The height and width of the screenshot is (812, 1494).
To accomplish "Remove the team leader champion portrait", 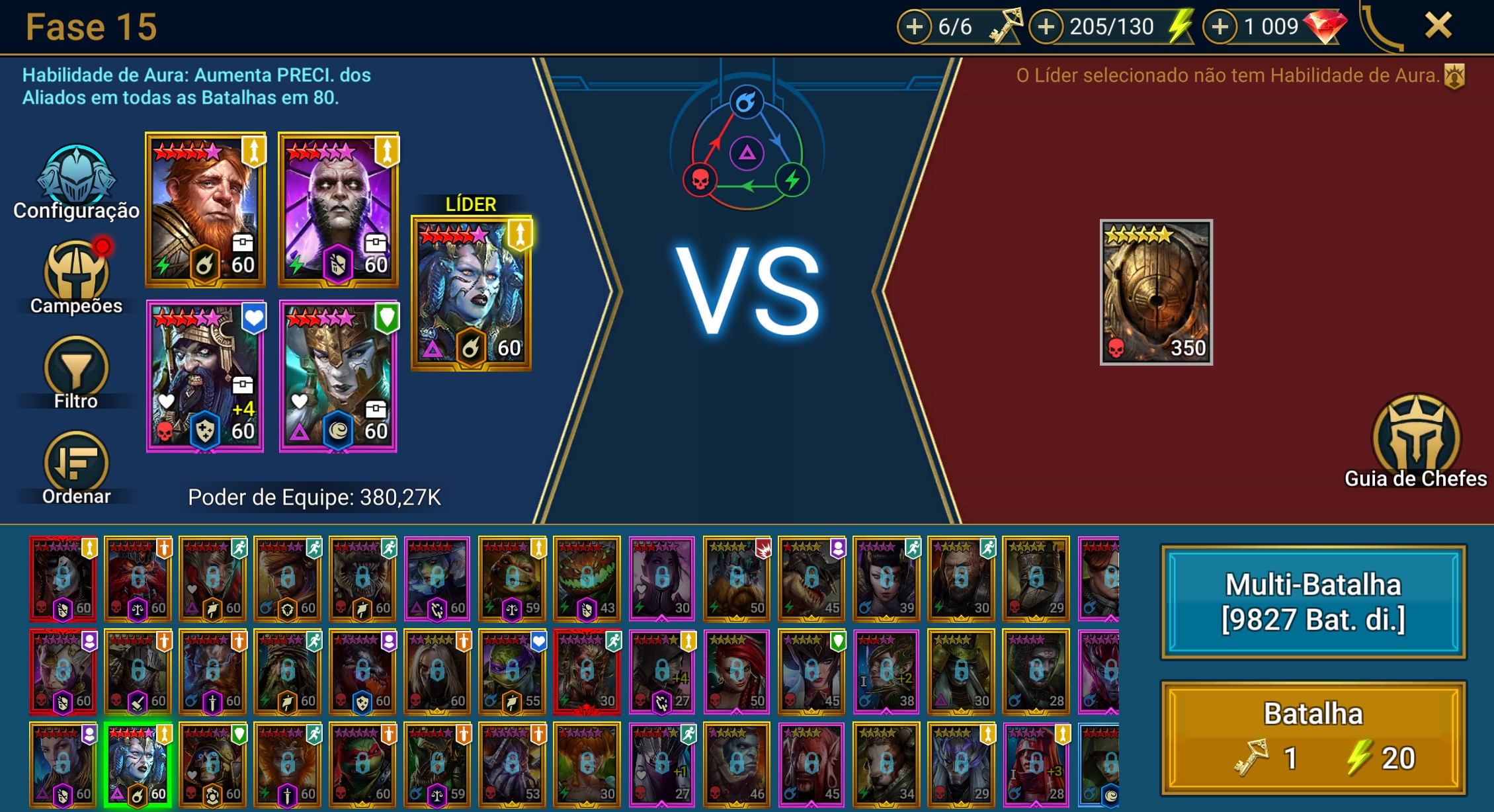I will click(x=471, y=292).
